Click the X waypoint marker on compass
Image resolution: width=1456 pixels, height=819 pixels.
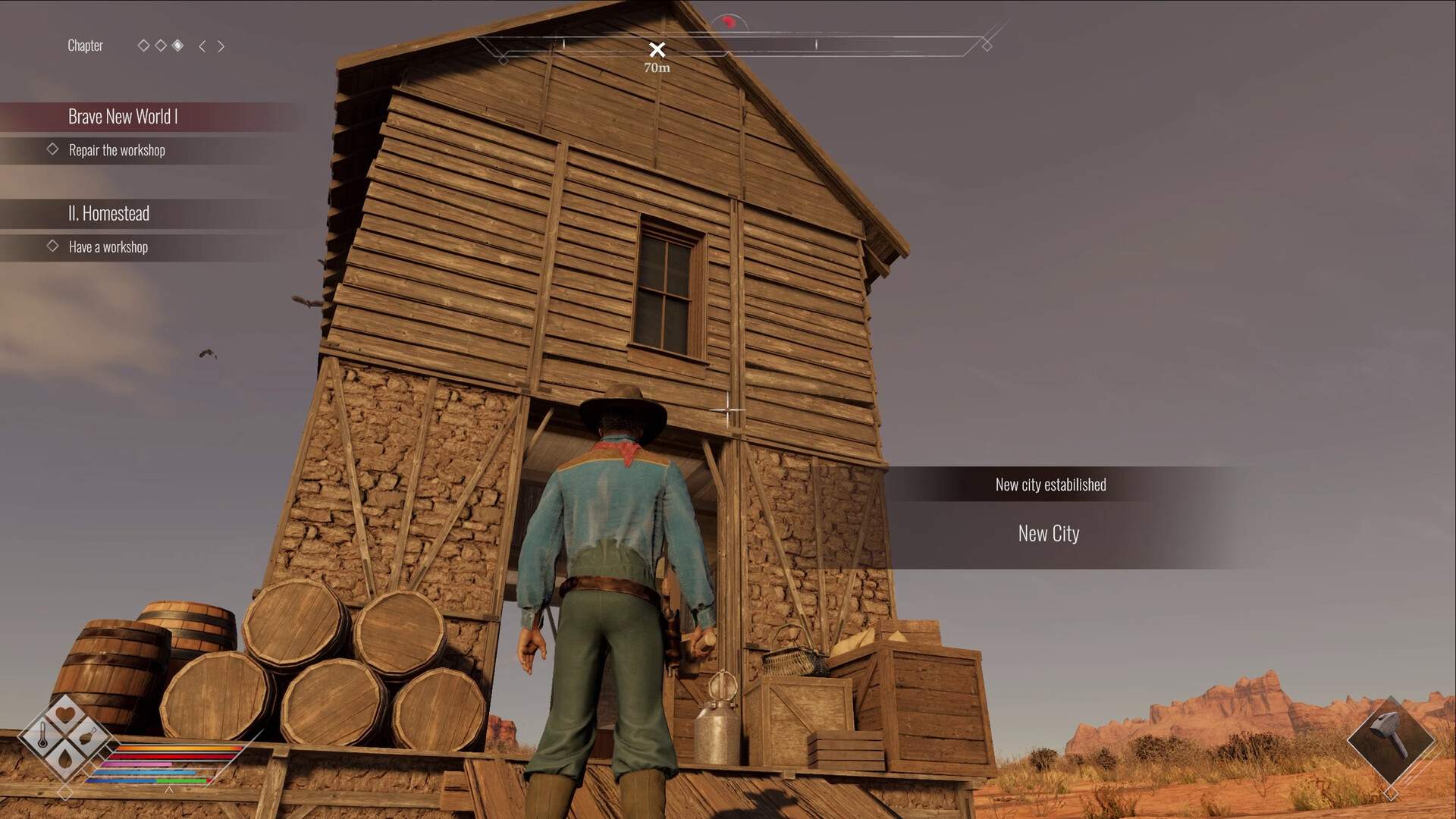click(x=657, y=50)
